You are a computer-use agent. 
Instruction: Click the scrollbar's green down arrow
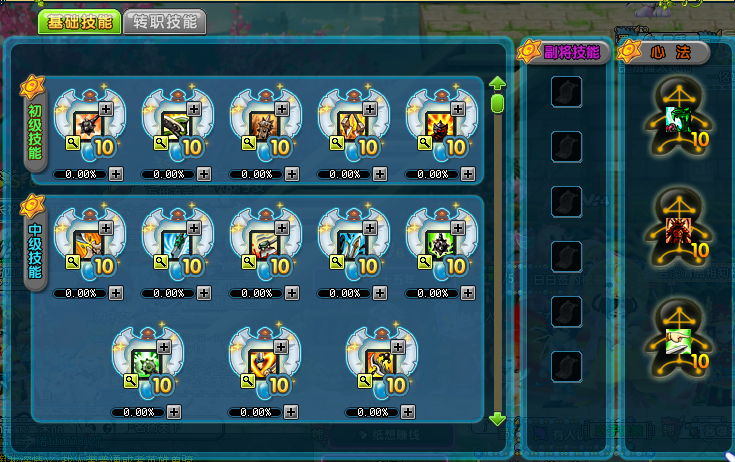point(497,419)
